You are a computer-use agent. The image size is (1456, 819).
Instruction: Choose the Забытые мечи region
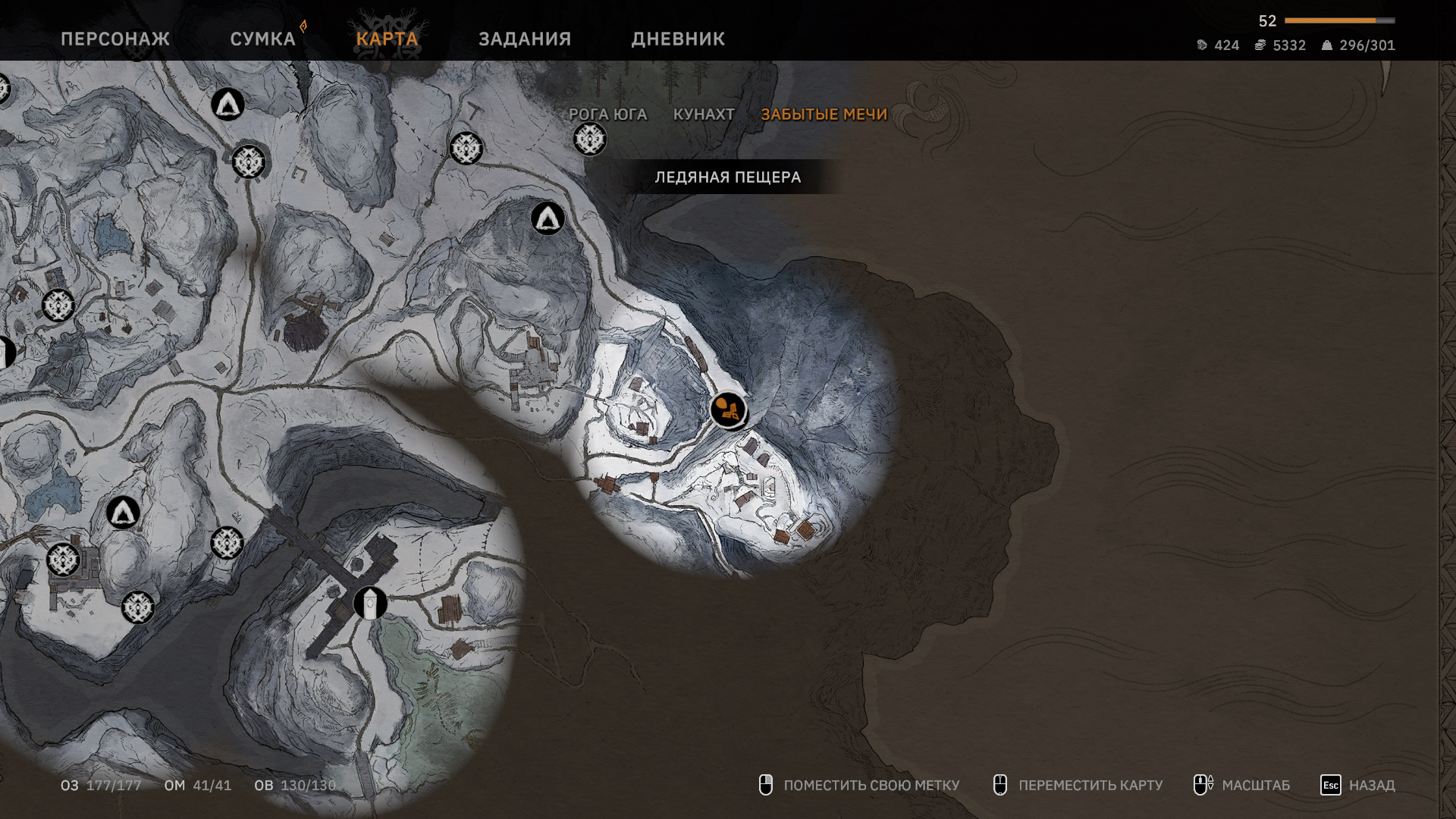[824, 115]
